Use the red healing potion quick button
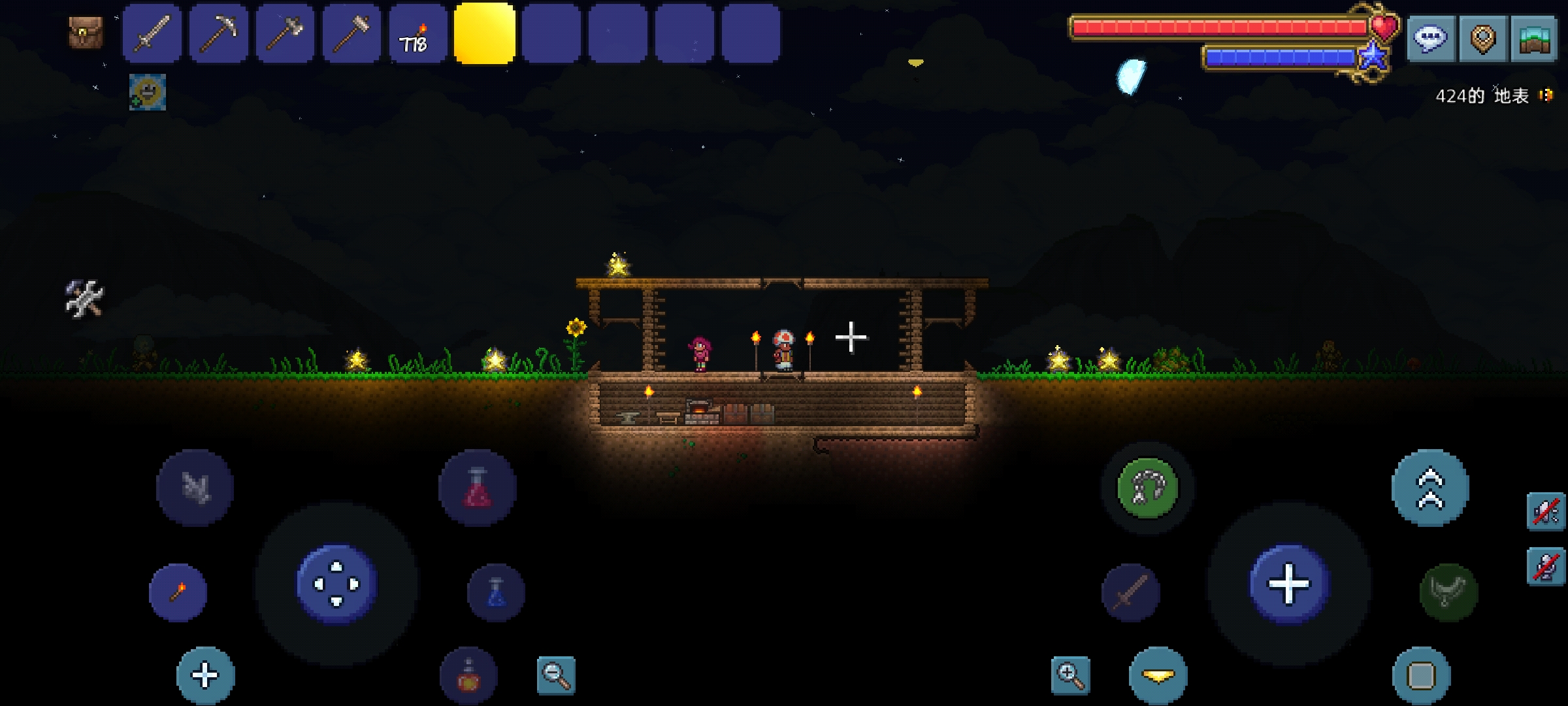1568x706 pixels. tap(478, 488)
